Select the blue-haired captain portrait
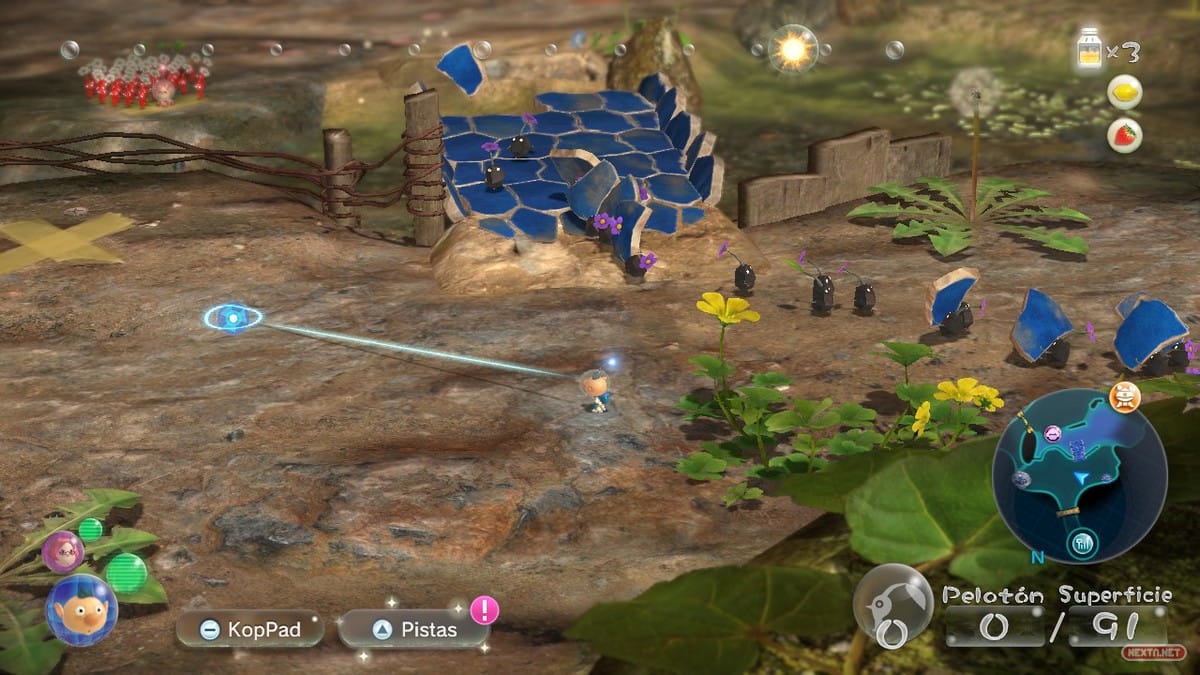The width and height of the screenshot is (1200, 675). point(81,609)
